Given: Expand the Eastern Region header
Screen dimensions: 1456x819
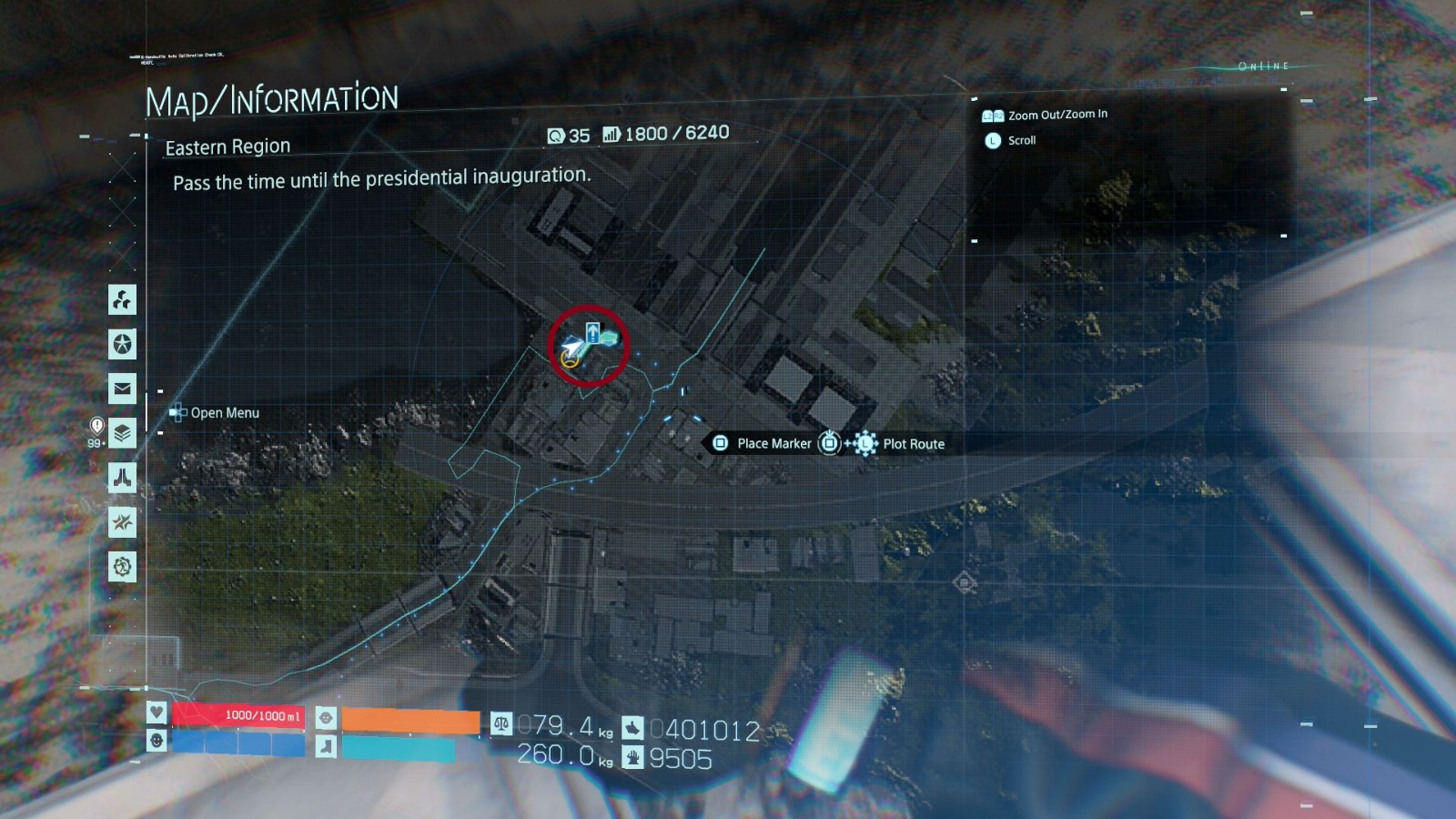Looking at the screenshot, I should point(227,147).
